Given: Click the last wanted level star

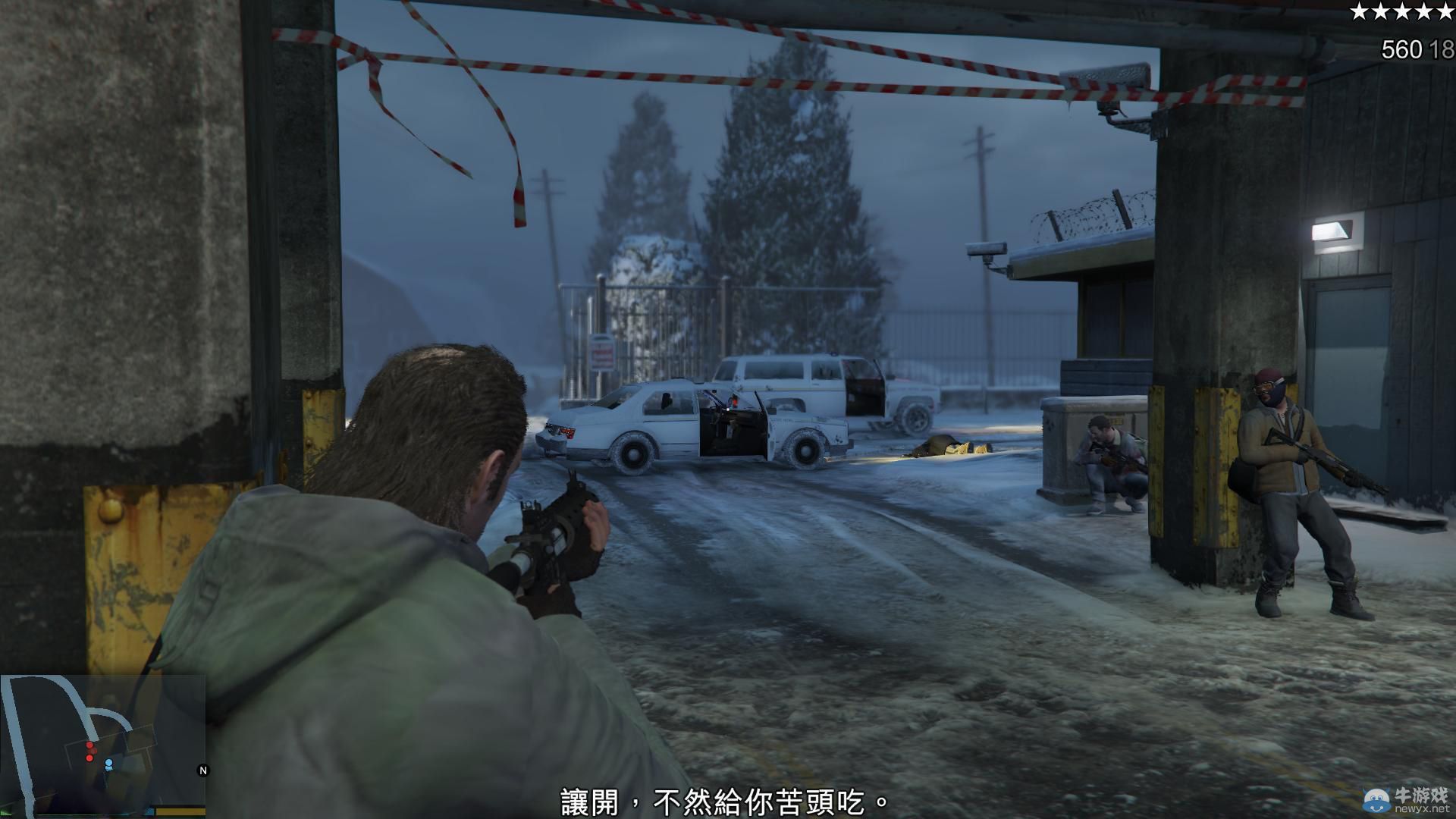Looking at the screenshot, I should pos(1445,11).
